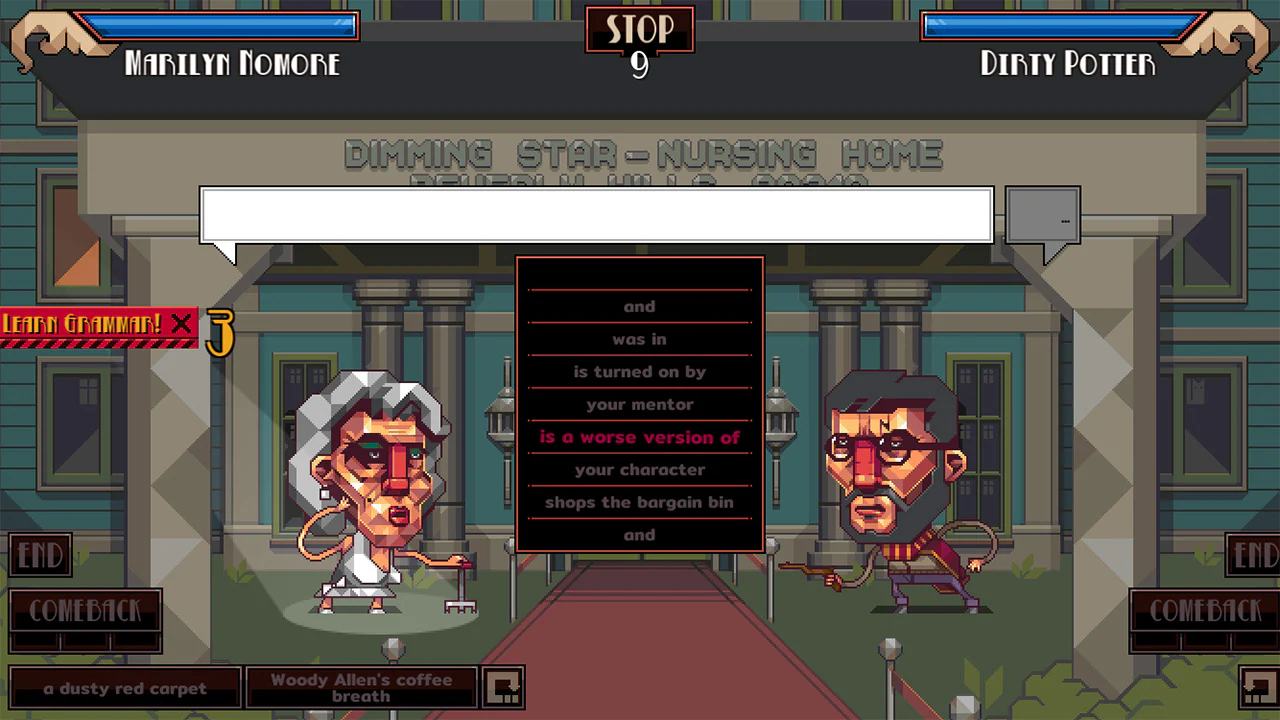1280x720 pixels.
Task: Dismiss the Learn Grammar banner with its X
Action: (x=182, y=324)
